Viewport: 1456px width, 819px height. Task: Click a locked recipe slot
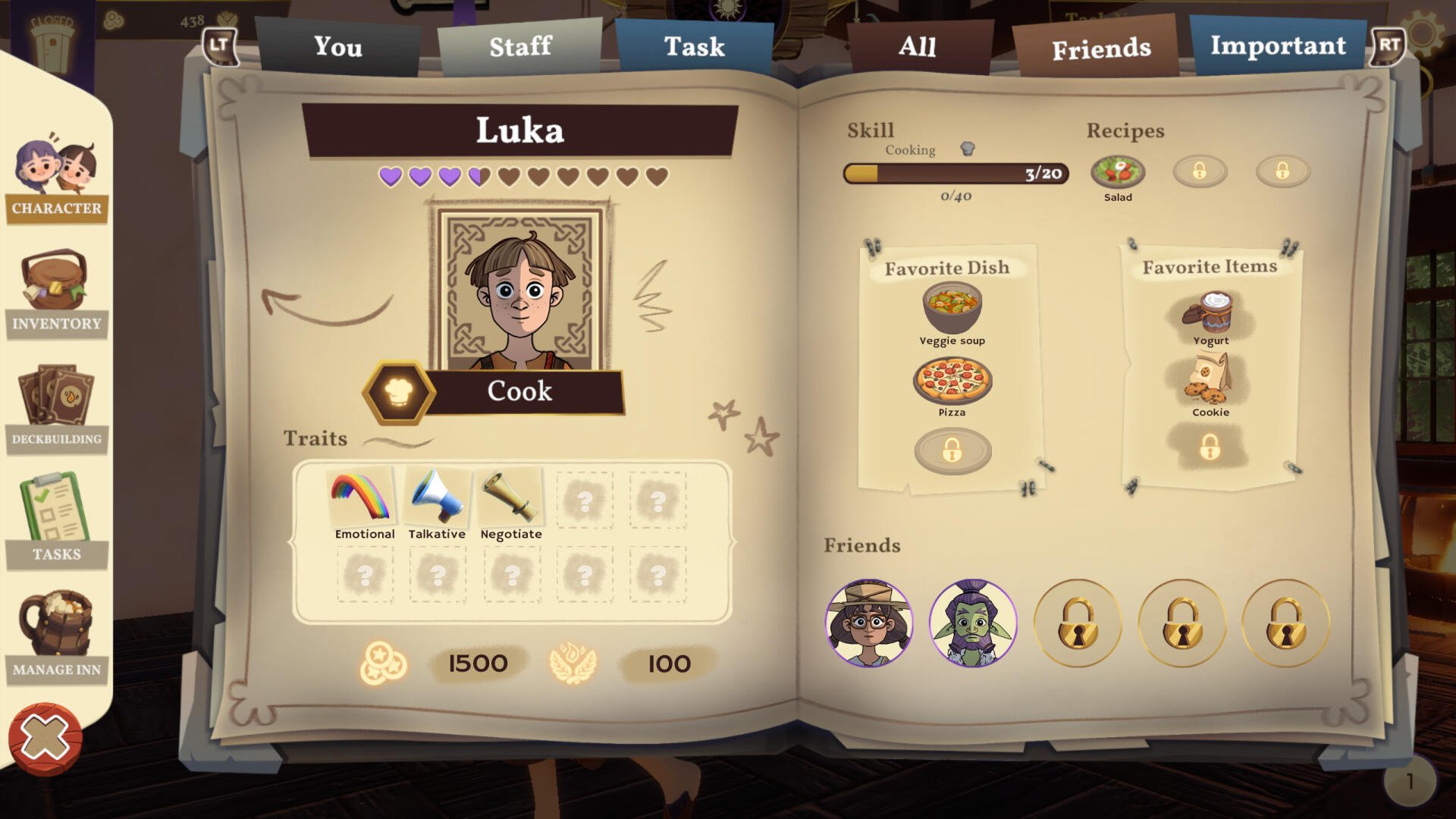(x=1200, y=171)
